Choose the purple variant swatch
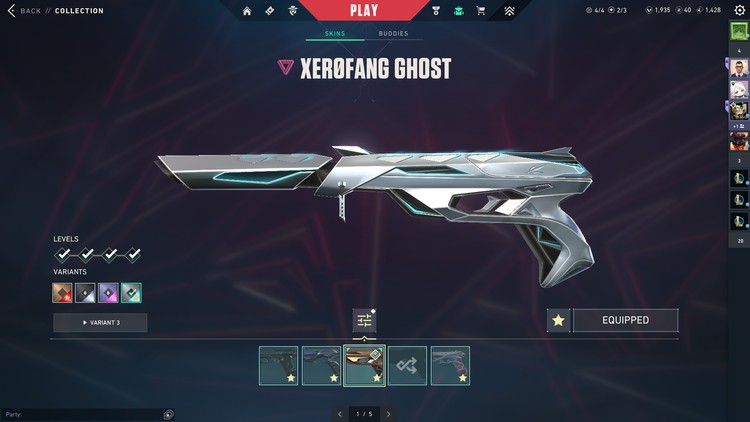 pos(108,293)
